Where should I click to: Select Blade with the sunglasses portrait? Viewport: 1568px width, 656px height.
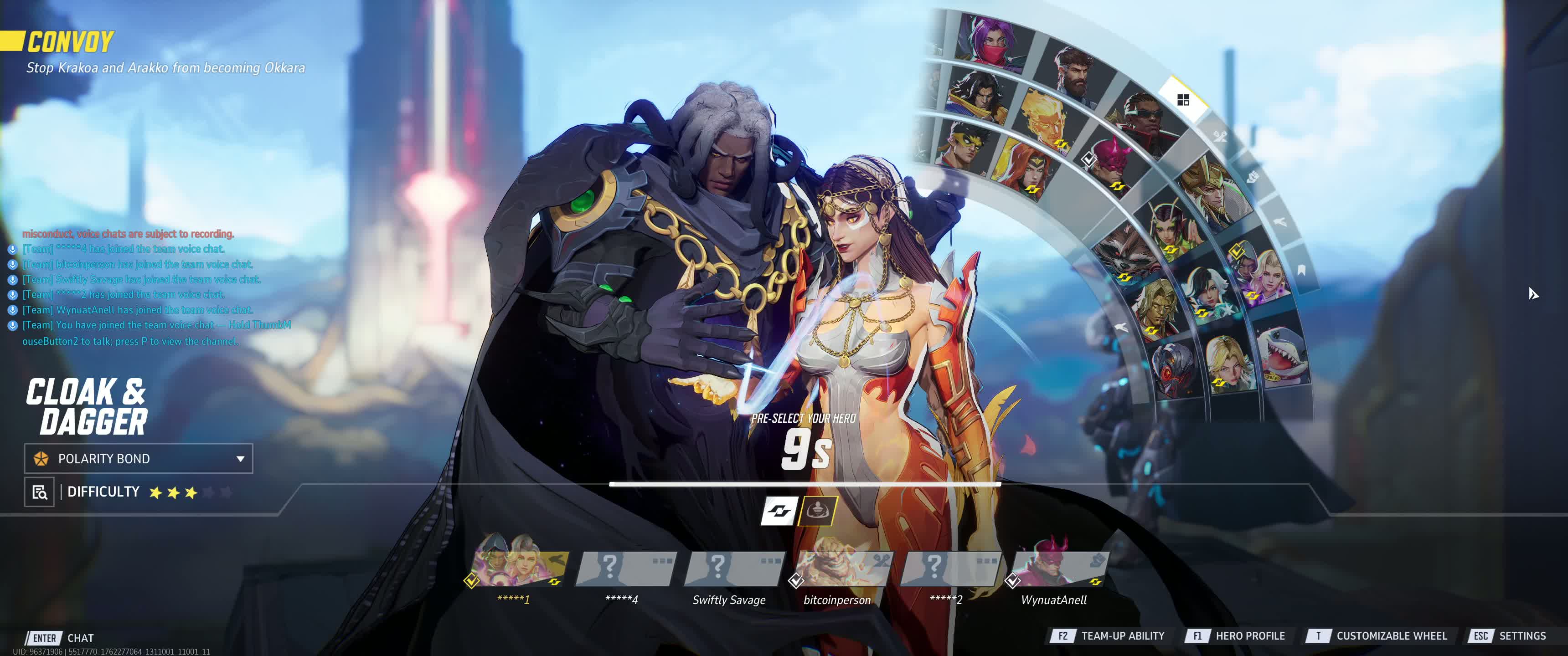[x=1145, y=120]
